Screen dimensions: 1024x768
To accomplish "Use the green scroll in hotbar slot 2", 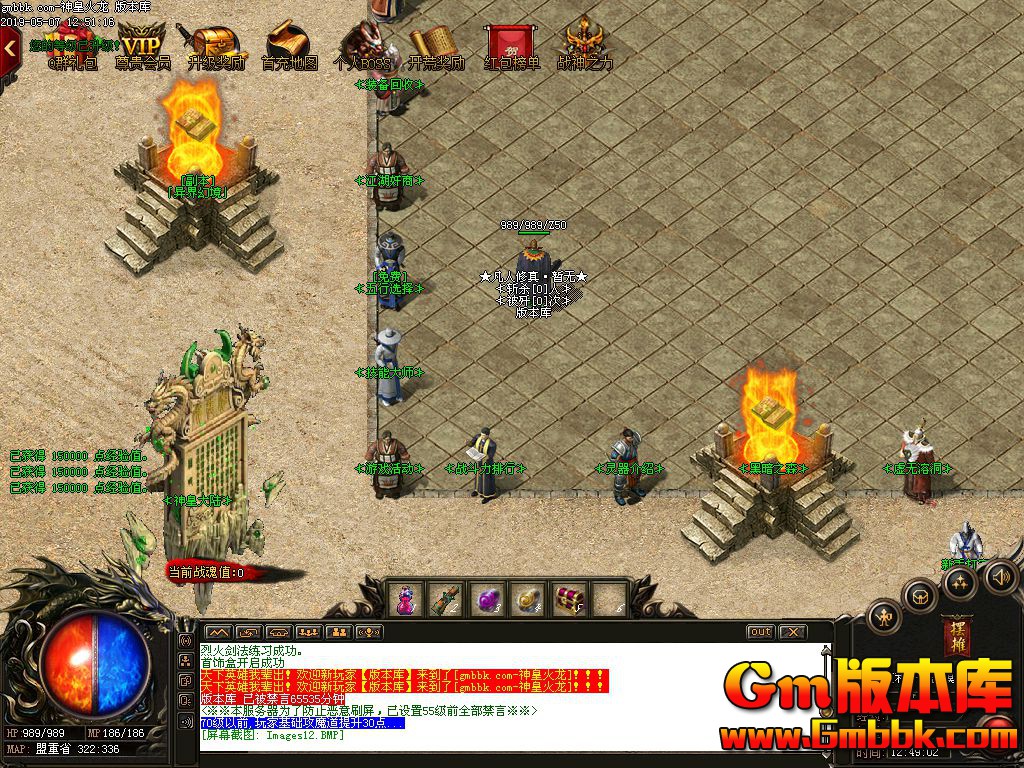I will [x=443, y=599].
